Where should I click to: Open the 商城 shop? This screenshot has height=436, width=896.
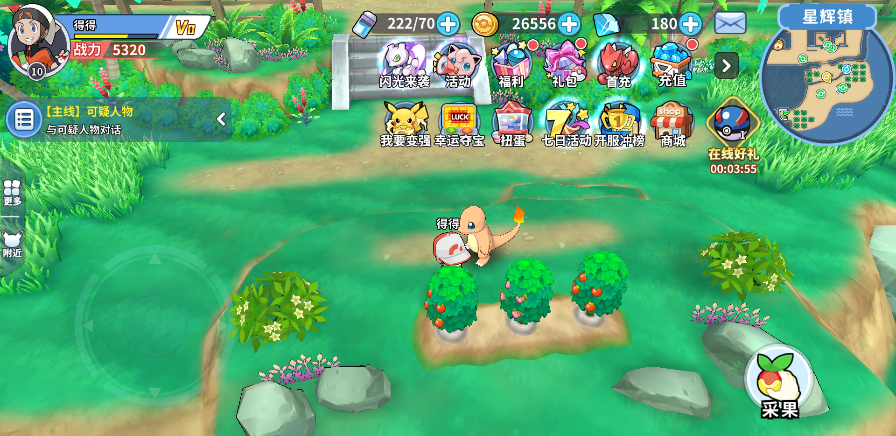click(x=673, y=123)
